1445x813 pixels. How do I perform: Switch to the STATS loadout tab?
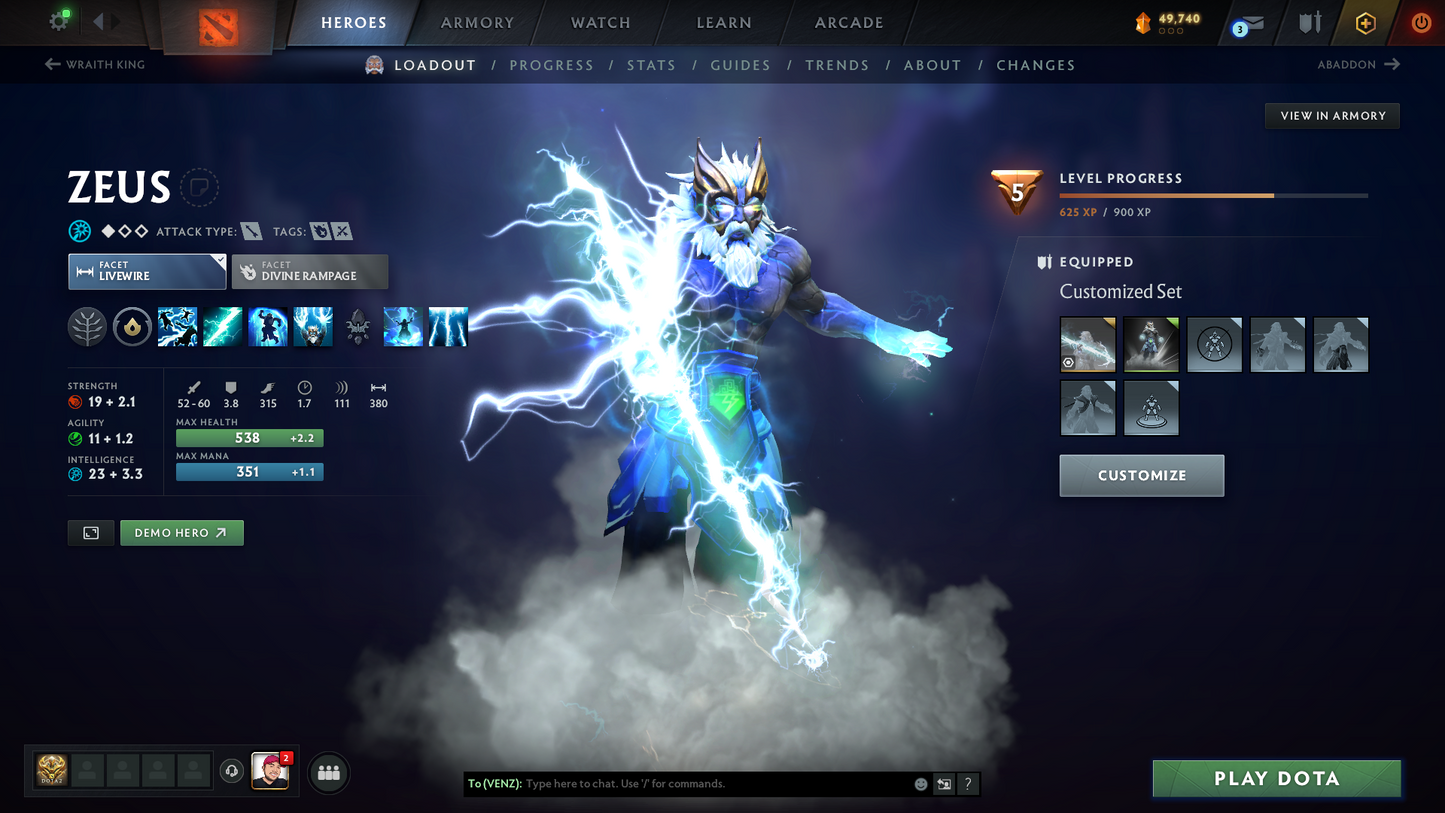pyautogui.click(x=651, y=64)
